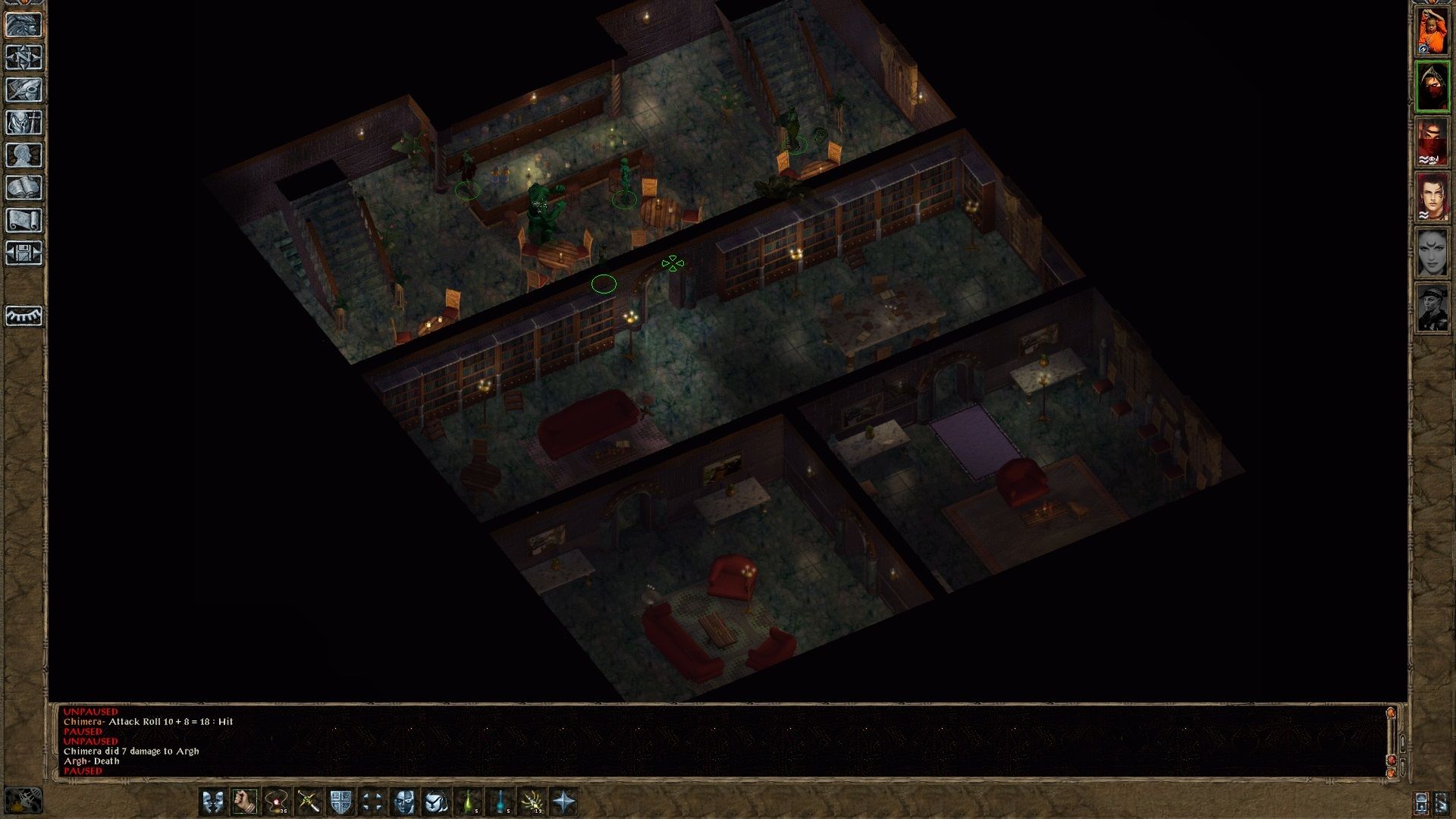Open the mage spellbook button
This screenshot has width=1456, height=819.
(24, 188)
